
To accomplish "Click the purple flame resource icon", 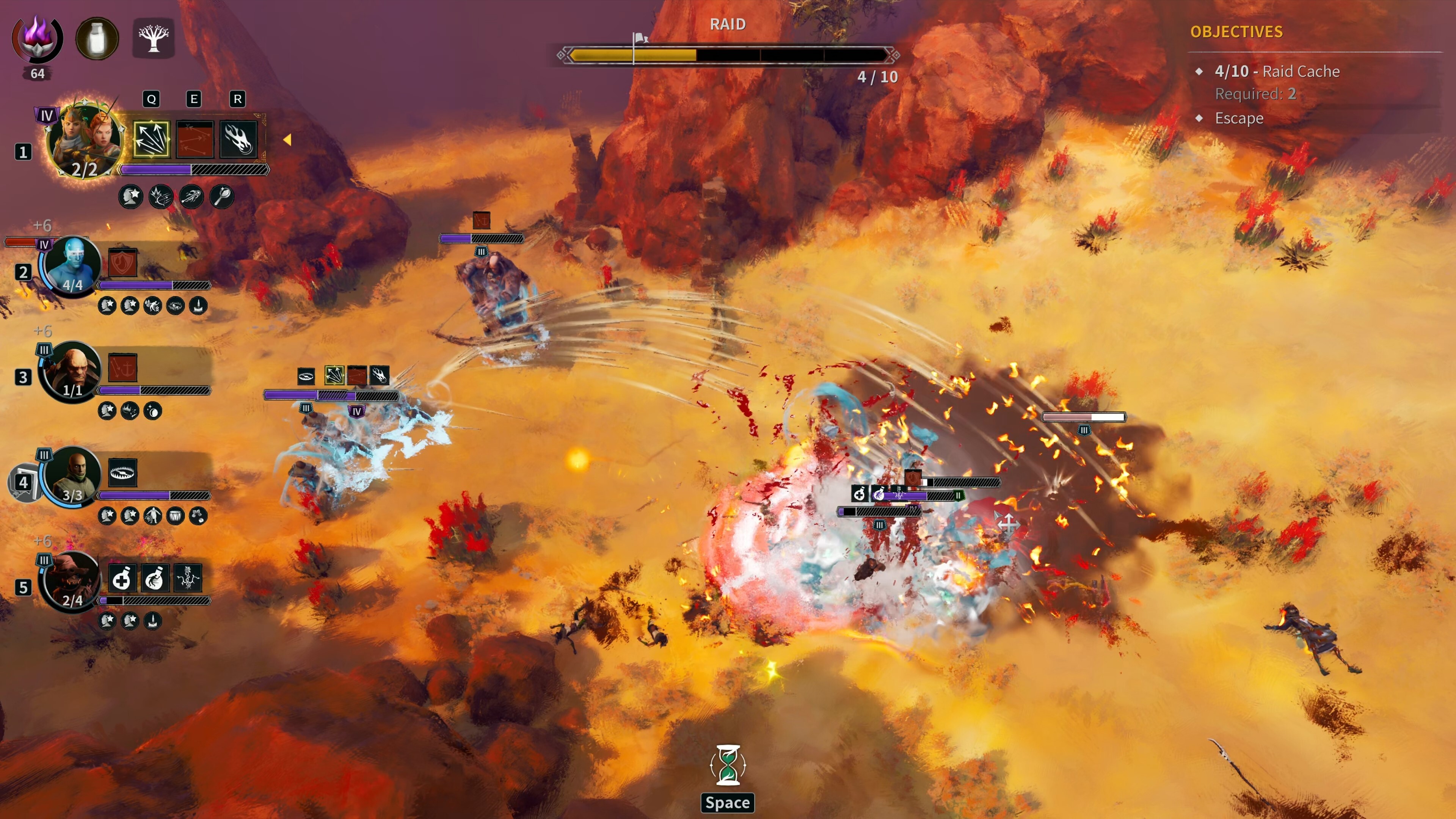I will (37, 38).
